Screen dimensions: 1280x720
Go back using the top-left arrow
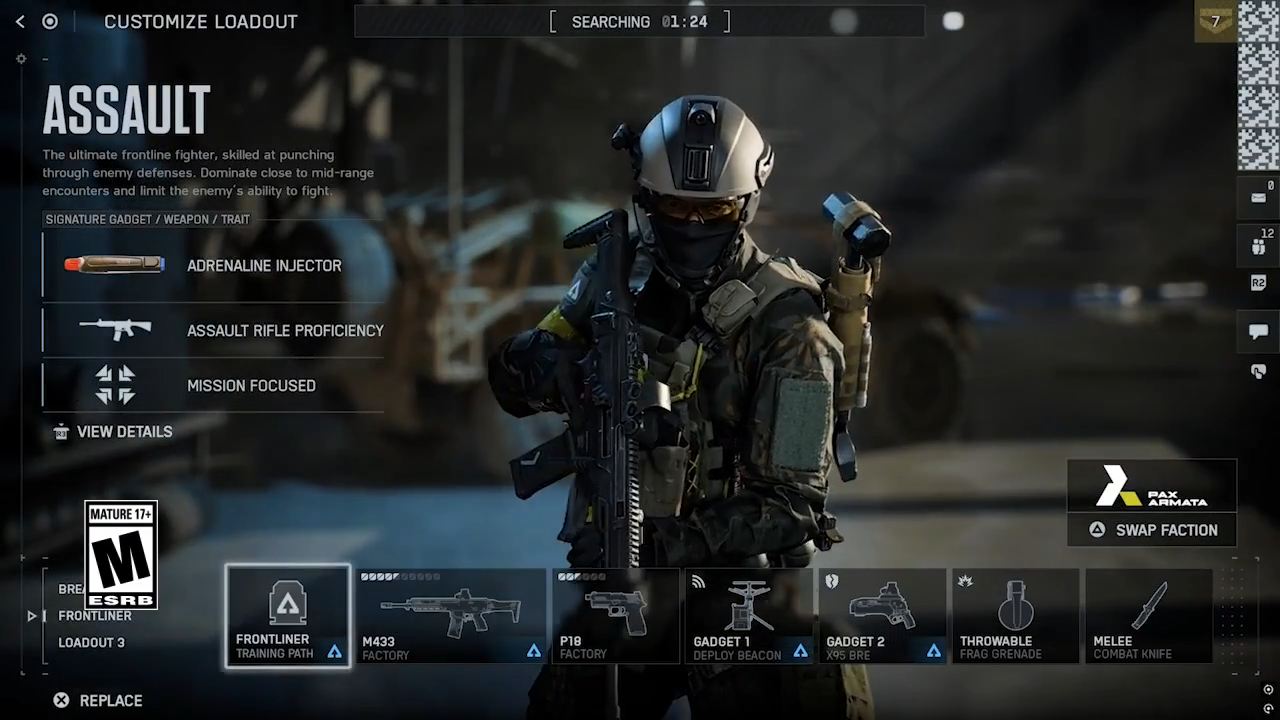(x=20, y=22)
